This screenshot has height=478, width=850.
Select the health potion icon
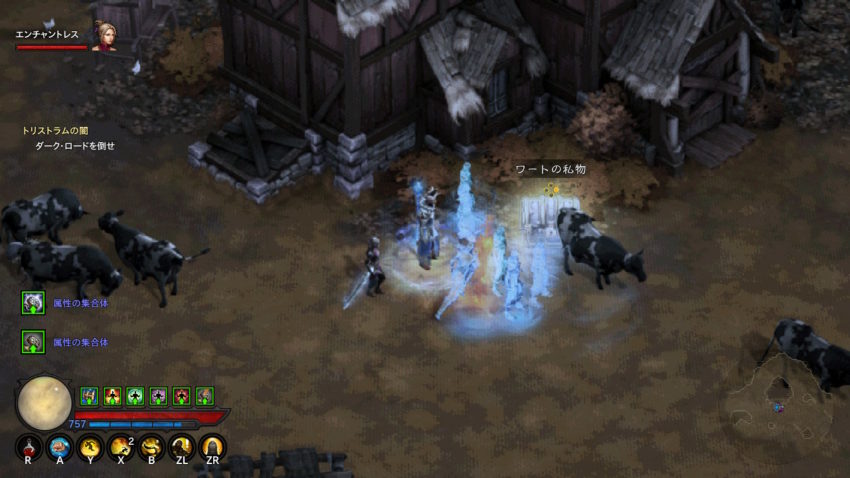(x=29, y=447)
